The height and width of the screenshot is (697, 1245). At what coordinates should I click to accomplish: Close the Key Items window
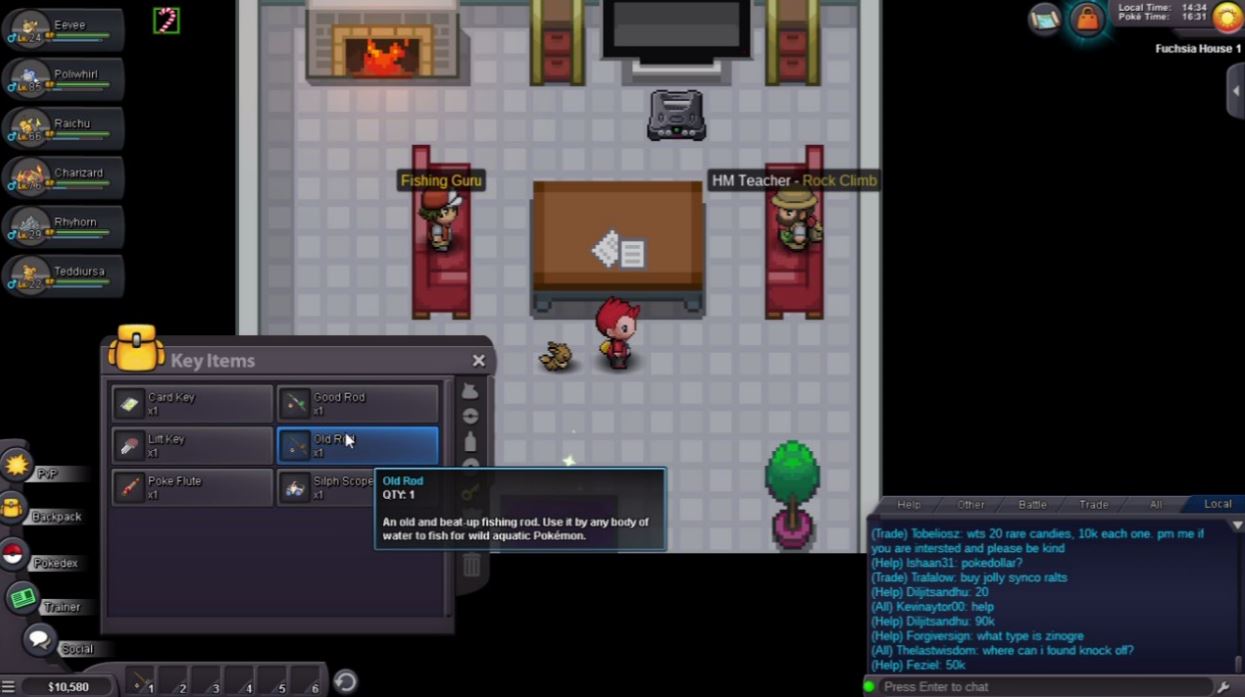pos(478,361)
